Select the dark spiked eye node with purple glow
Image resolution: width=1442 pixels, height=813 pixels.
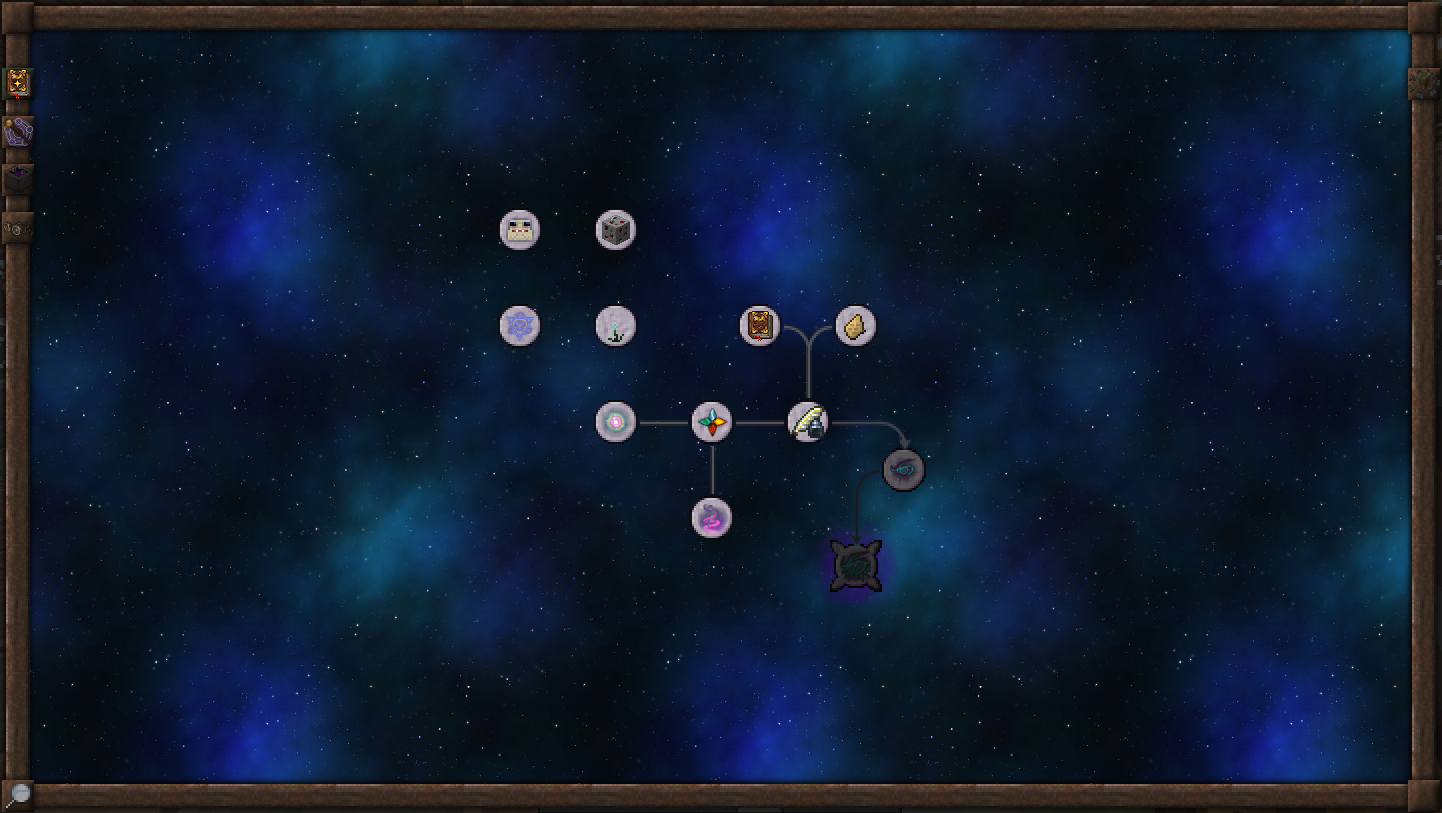point(857,566)
